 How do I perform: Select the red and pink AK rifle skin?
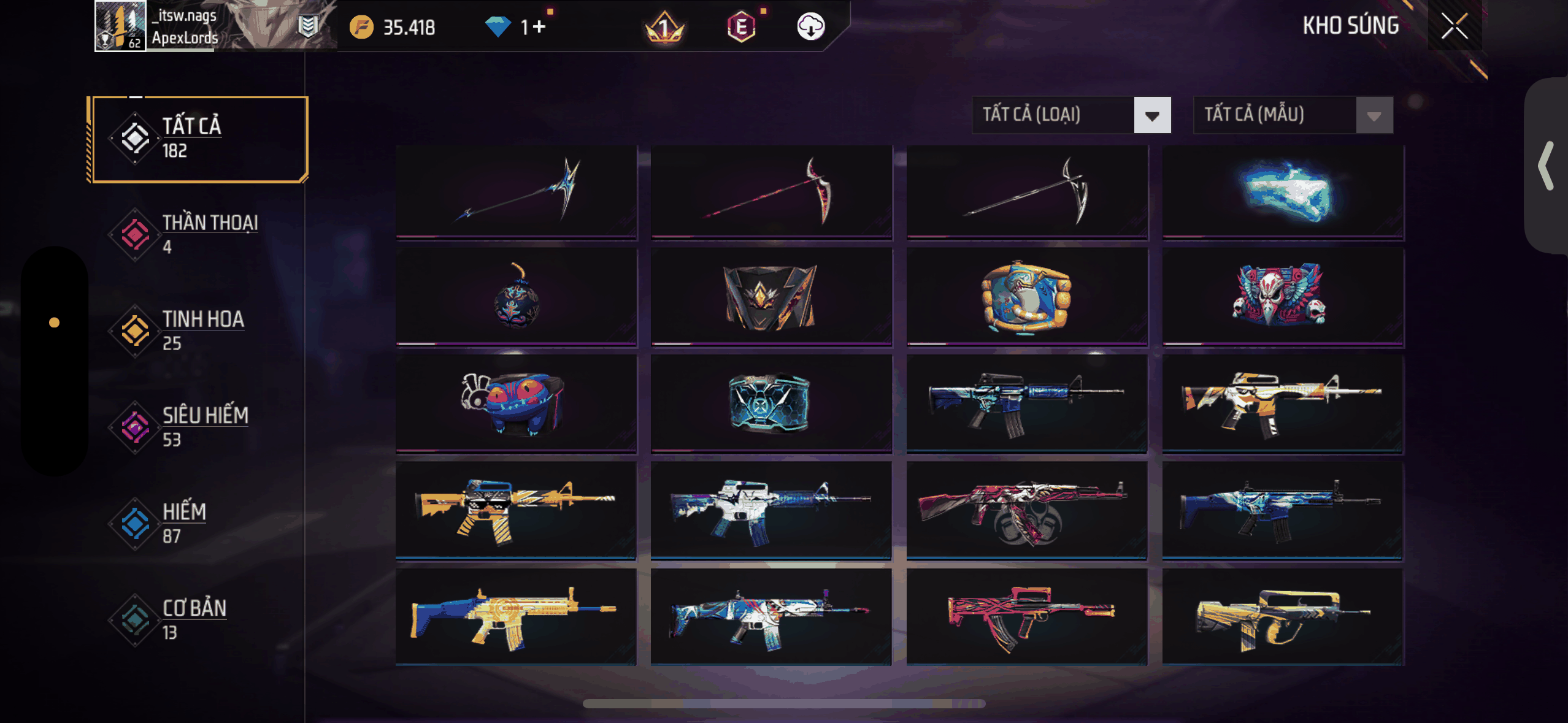pos(1026,510)
